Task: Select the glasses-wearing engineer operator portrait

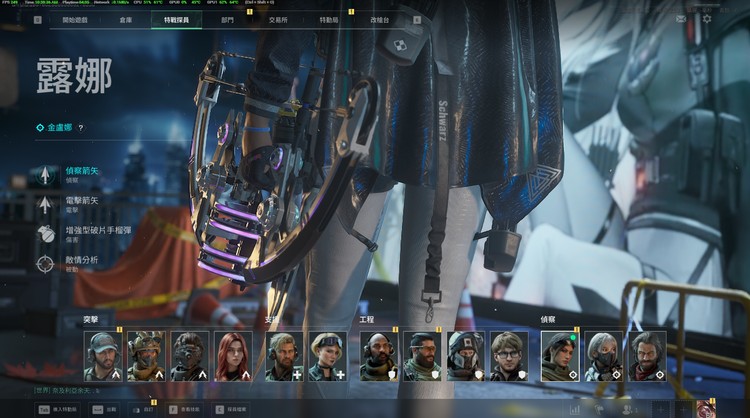Action: tap(507, 356)
